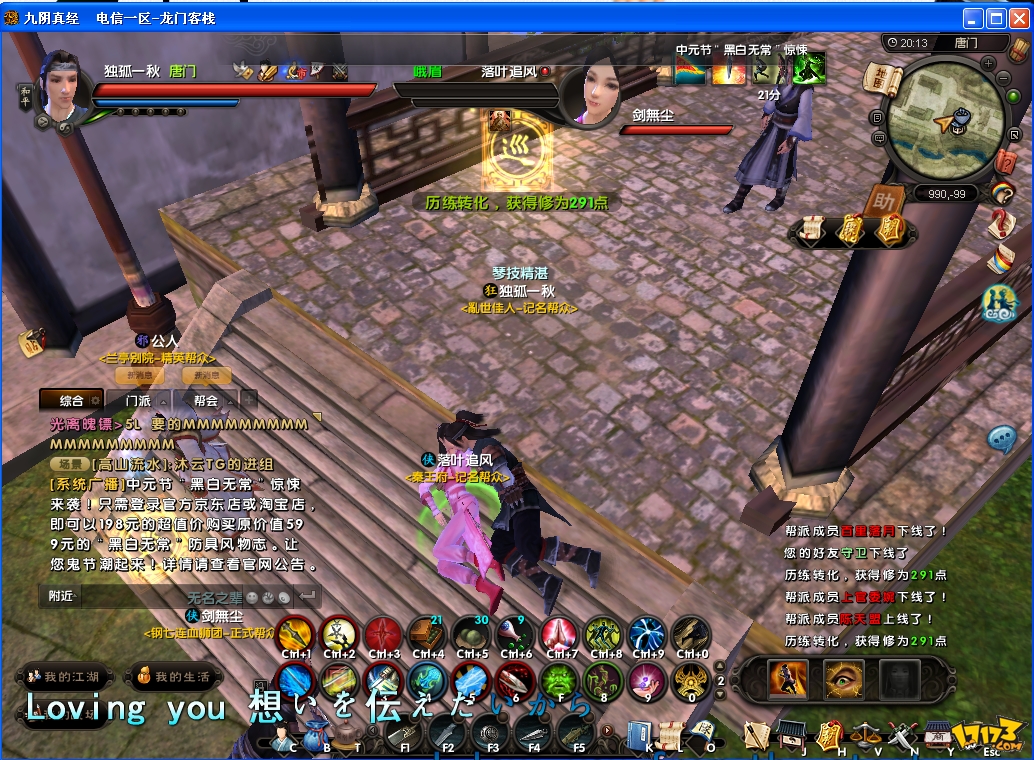The image size is (1034, 760).
Task: Open the 我的生活 menu
Action: [177, 677]
